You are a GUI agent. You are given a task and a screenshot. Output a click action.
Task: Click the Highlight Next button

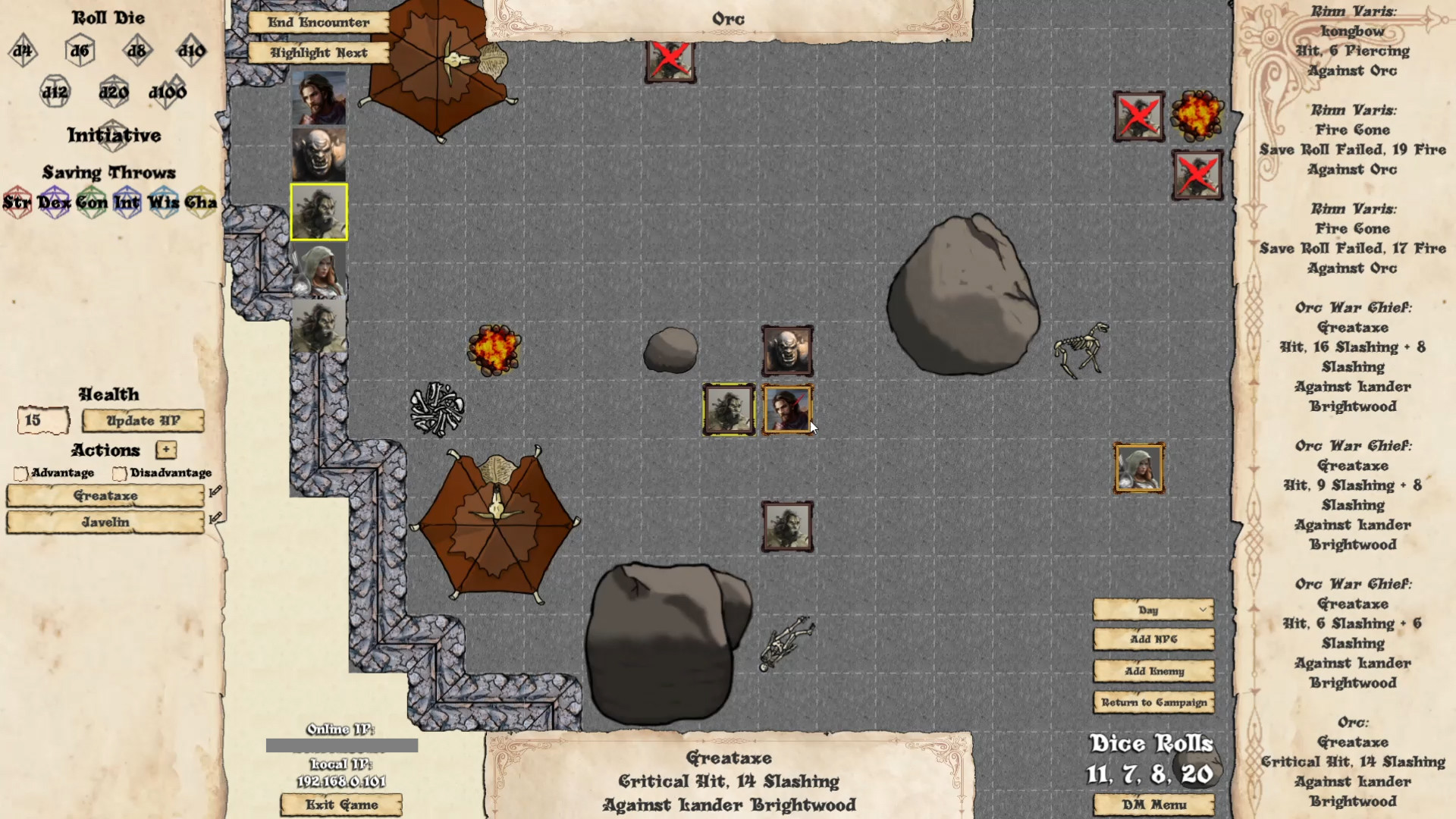point(318,52)
